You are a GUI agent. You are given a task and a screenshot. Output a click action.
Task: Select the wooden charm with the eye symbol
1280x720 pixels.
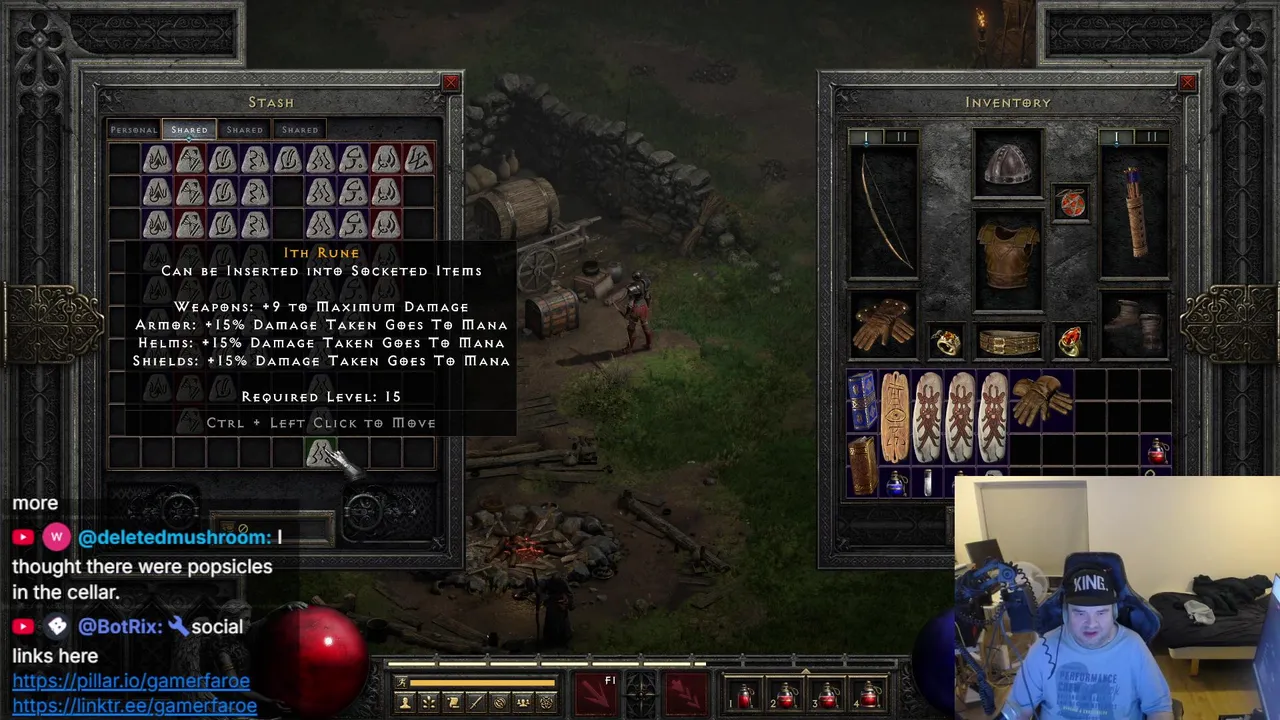pyautogui.click(x=895, y=416)
